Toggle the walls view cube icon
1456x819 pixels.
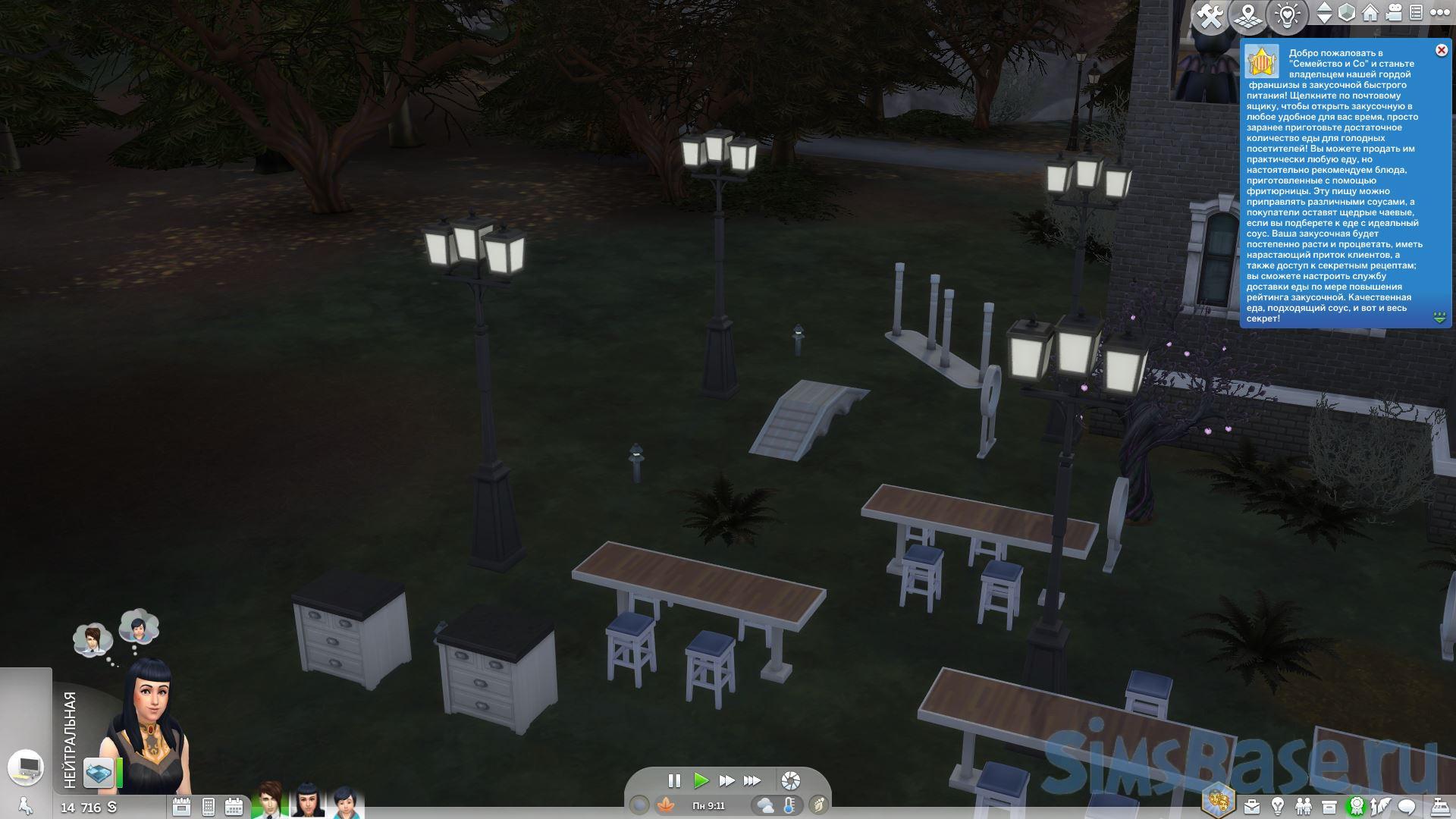(x=1347, y=13)
